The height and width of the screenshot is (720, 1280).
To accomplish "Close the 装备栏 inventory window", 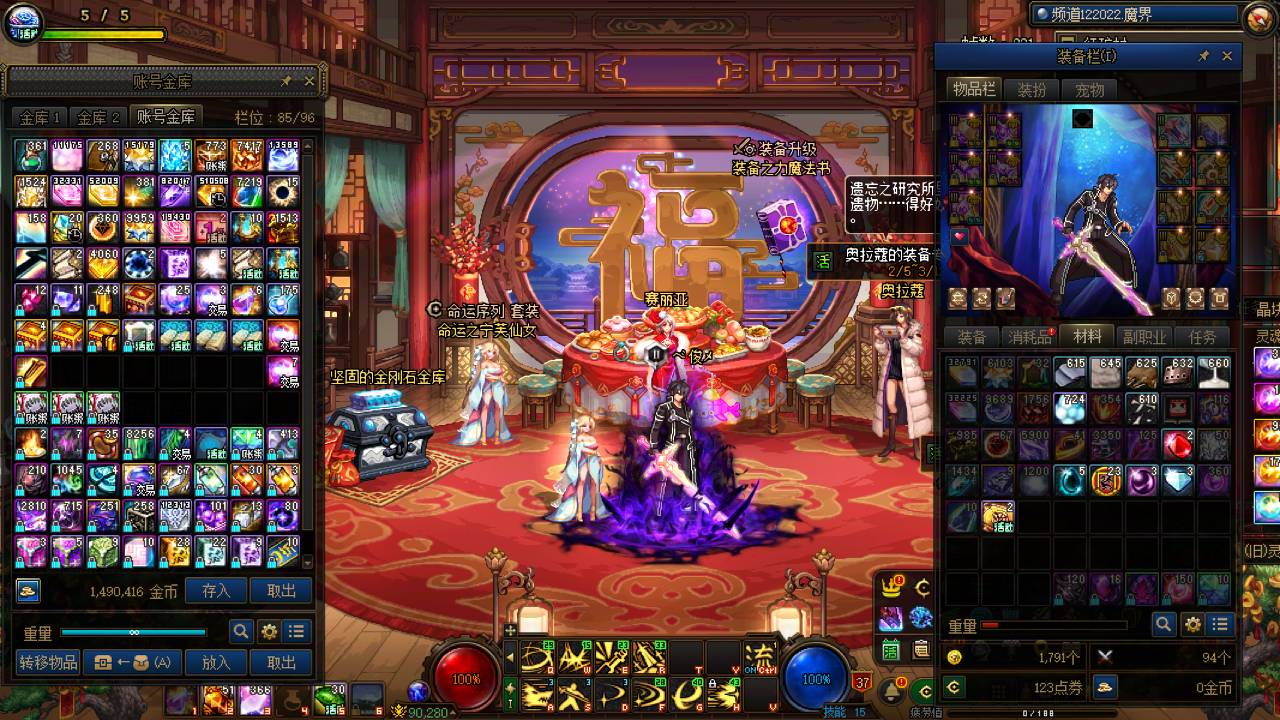I will point(1228,56).
